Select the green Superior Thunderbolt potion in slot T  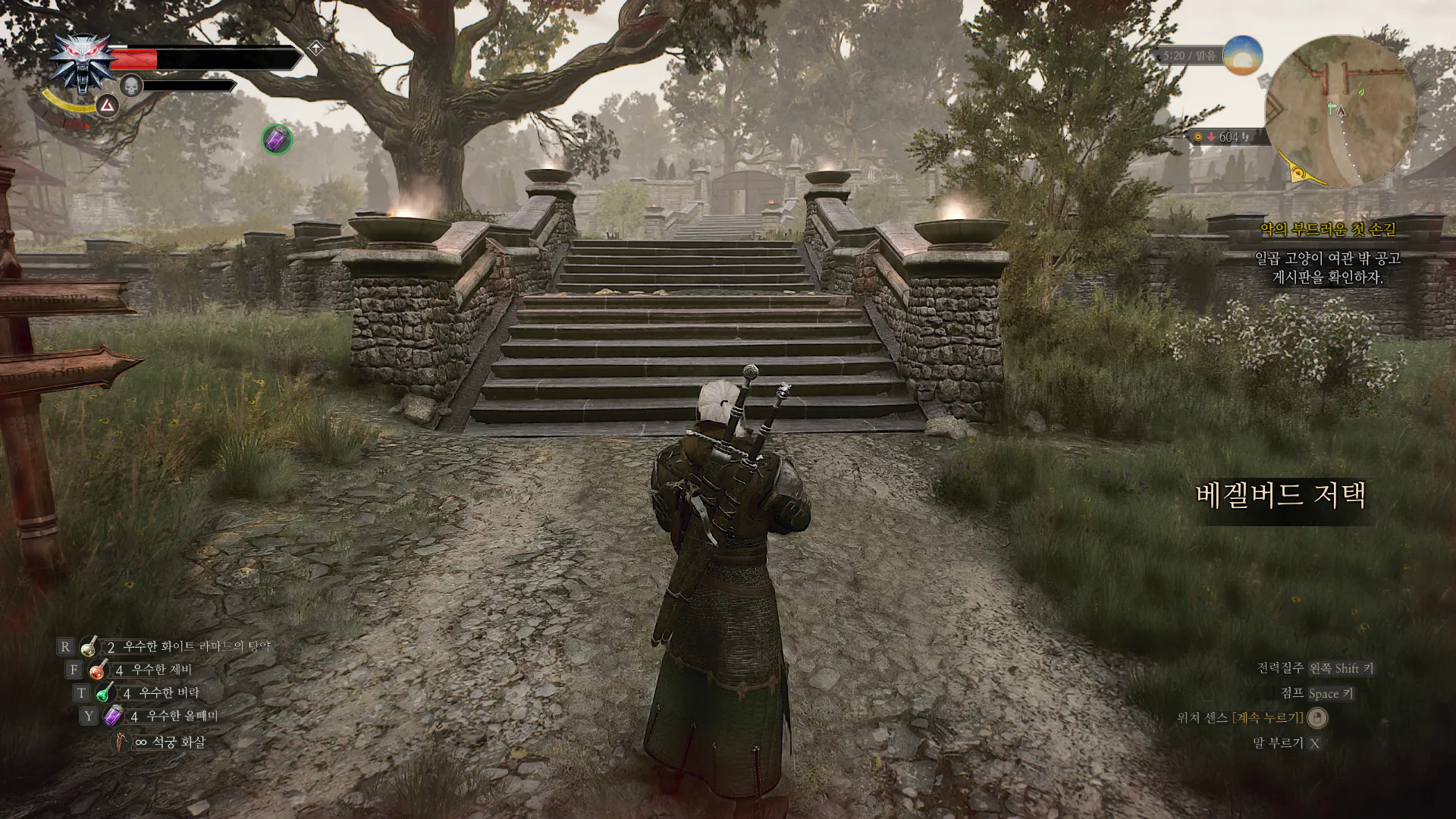105,692
